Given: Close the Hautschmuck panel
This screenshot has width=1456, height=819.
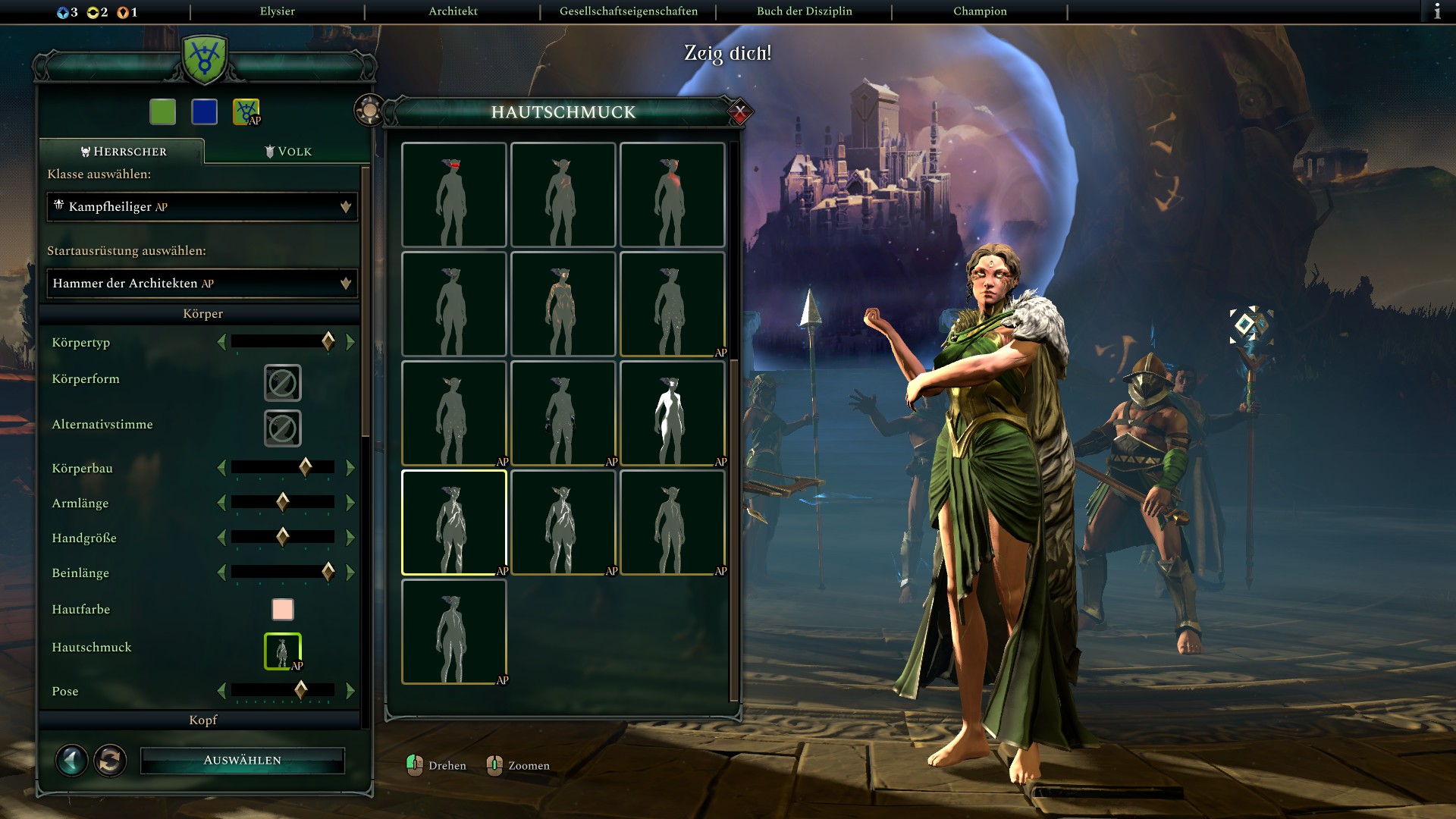Looking at the screenshot, I should click(739, 112).
